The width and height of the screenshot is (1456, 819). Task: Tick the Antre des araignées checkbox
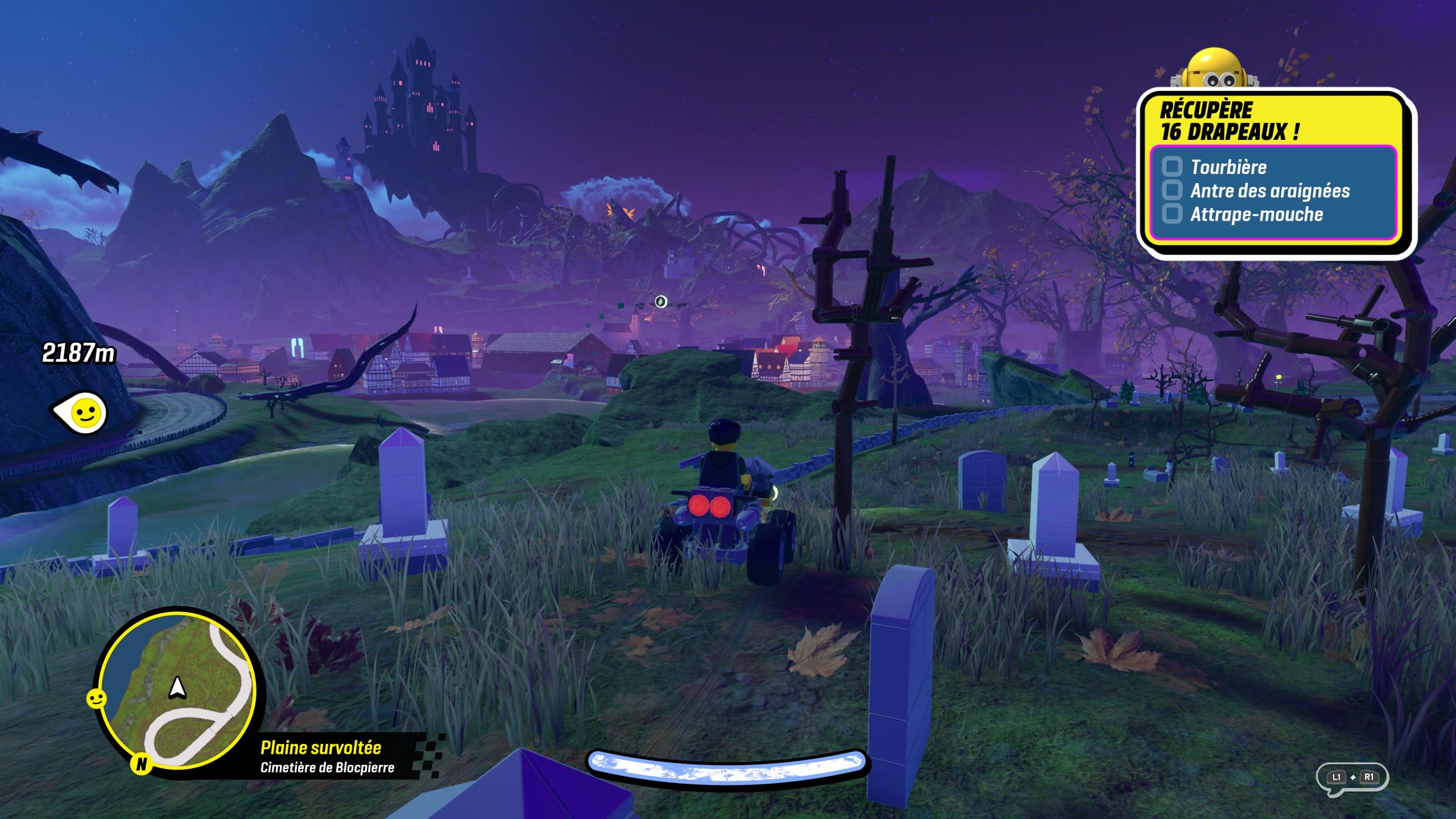coord(1172,190)
